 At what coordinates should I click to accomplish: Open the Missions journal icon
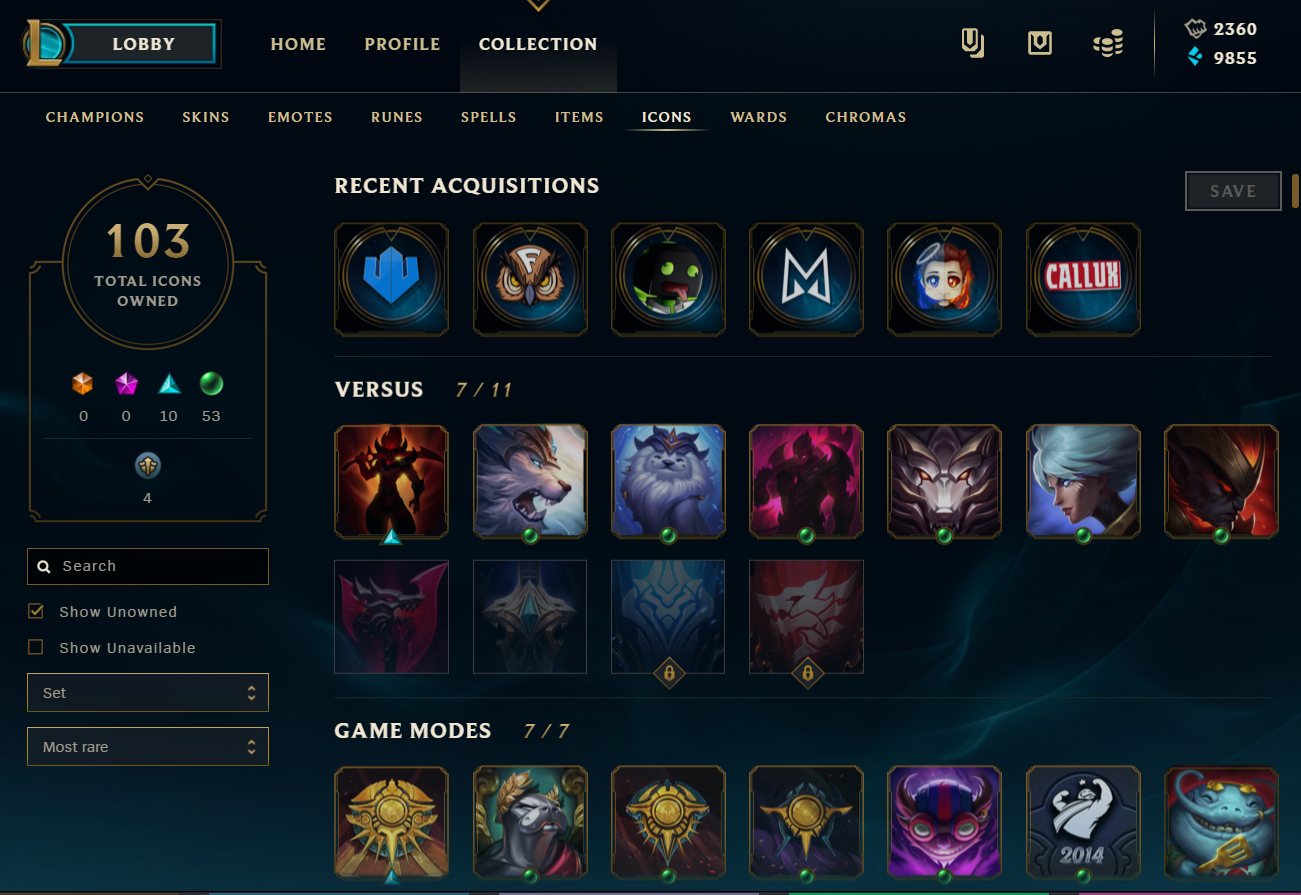[971, 43]
